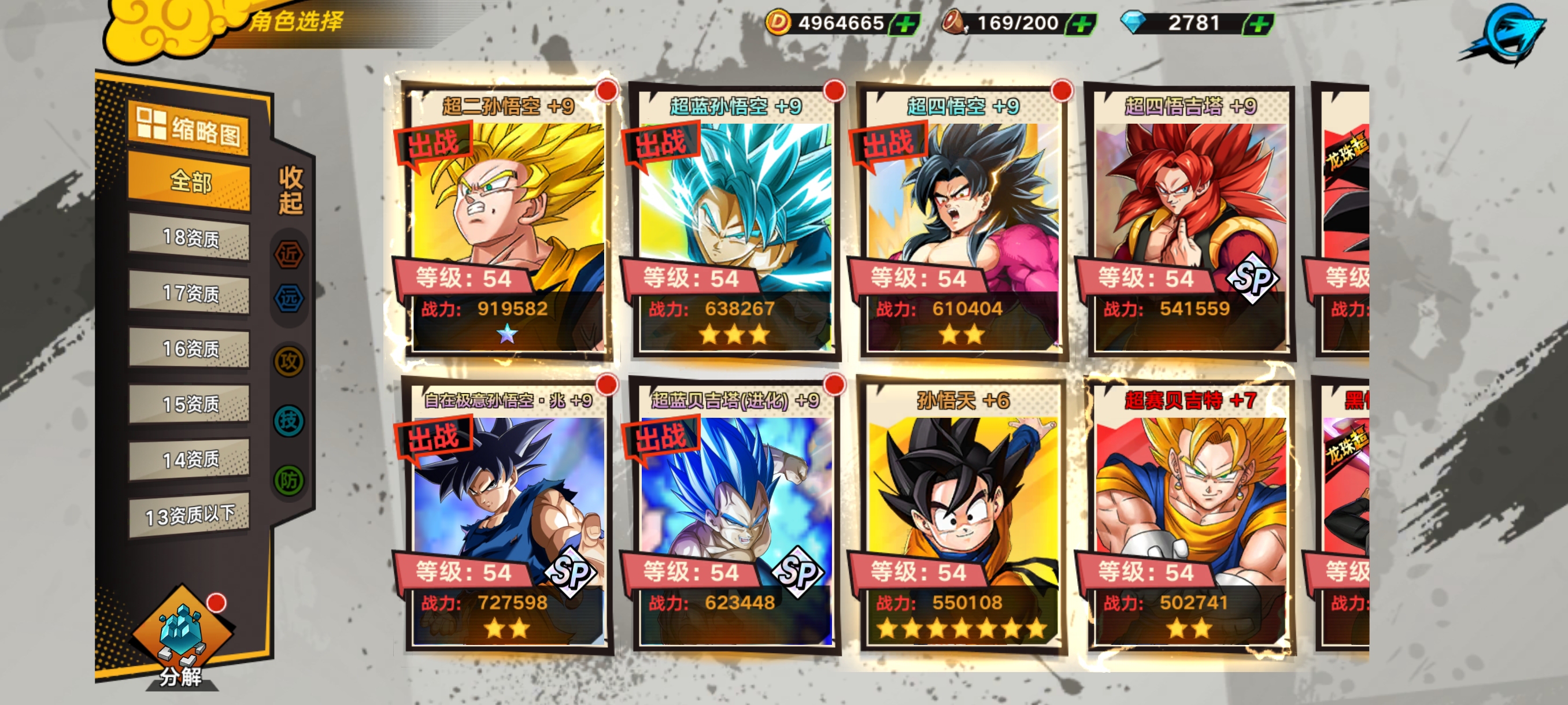Screen dimensions: 1568x705
Task: Filter by 13资质以下
Action: pos(190,515)
